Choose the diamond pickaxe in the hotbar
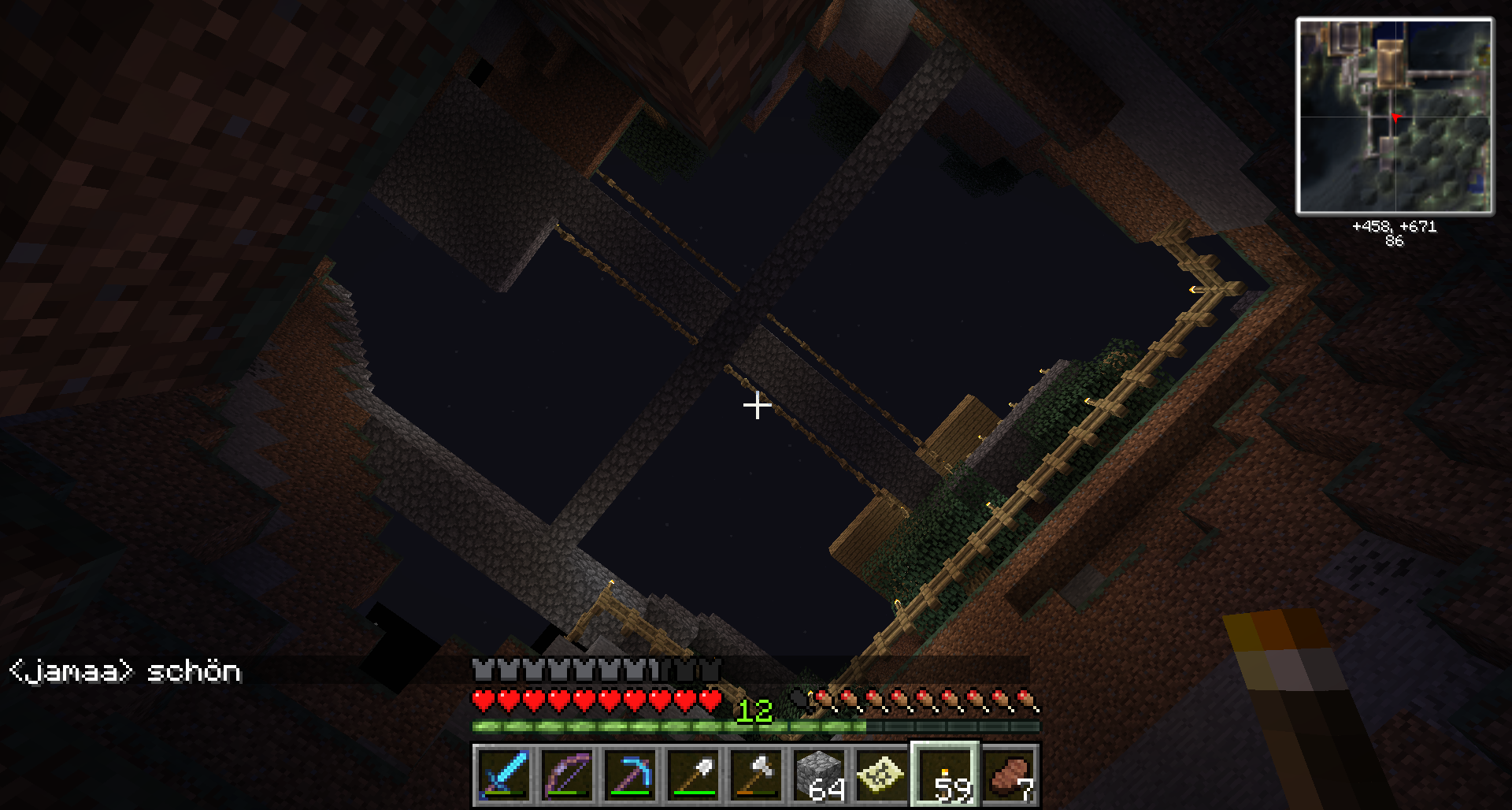Viewport: 1512px width, 810px height. tap(630, 775)
